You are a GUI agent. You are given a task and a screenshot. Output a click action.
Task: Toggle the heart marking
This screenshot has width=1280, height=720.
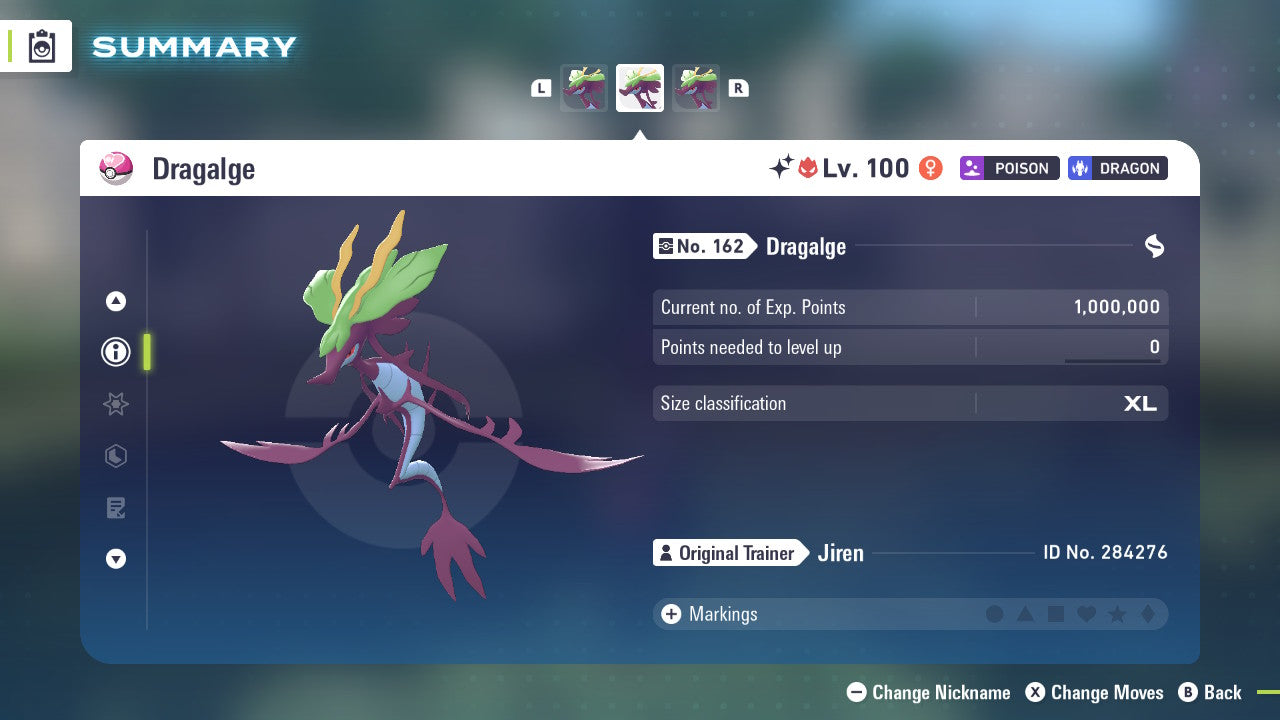click(1085, 614)
